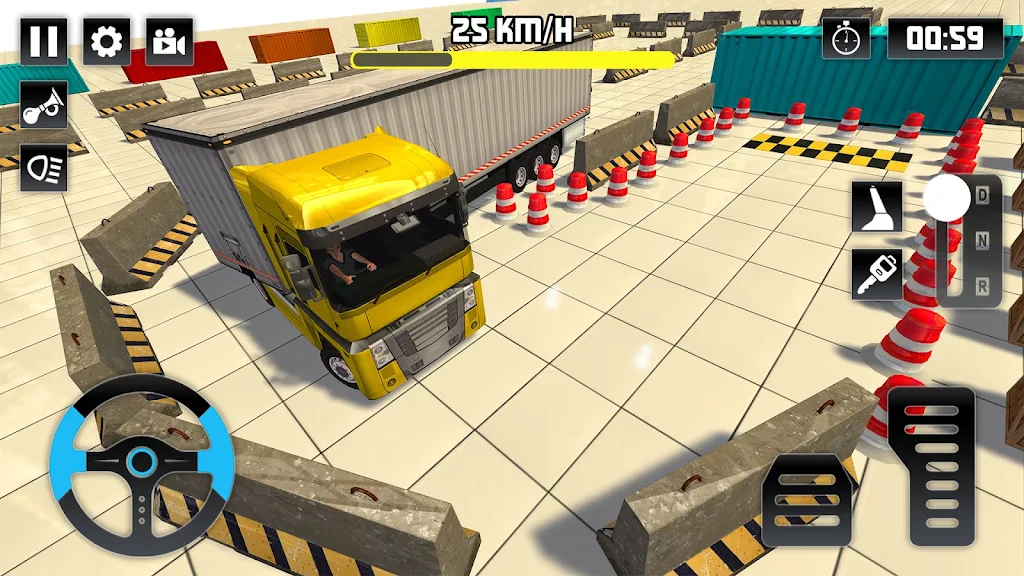The width and height of the screenshot is (1024, 576).
Task: Switch the camera view
Action: [x=169, y=41]
